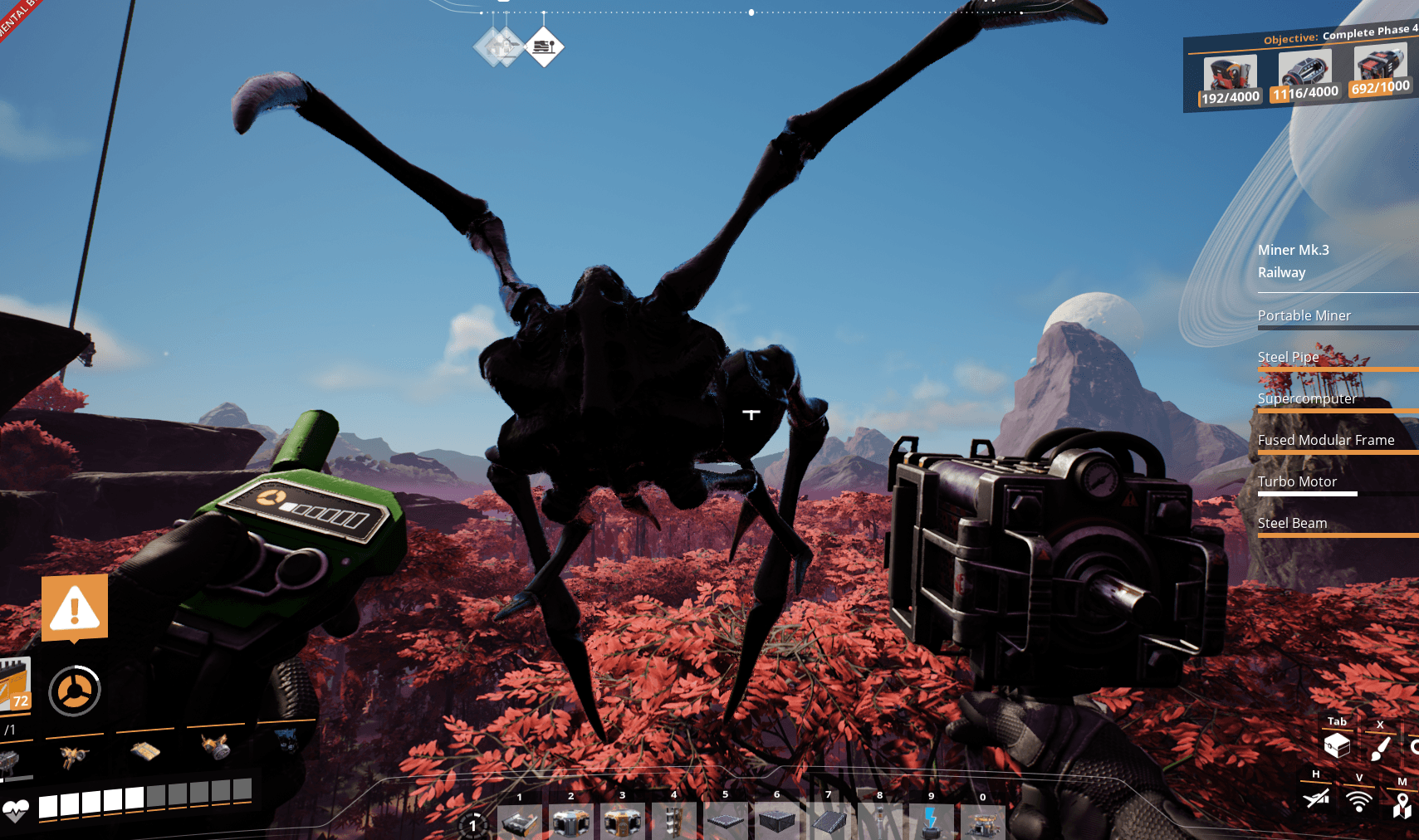Toggle the radial wheel indicator near the warning

(x=74, y=690)
